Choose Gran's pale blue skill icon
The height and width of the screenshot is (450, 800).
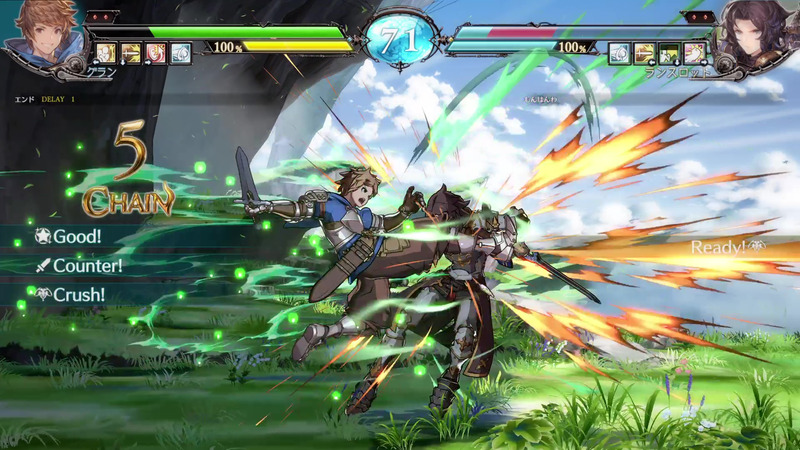pyautogui.click(x=181, y=52)
